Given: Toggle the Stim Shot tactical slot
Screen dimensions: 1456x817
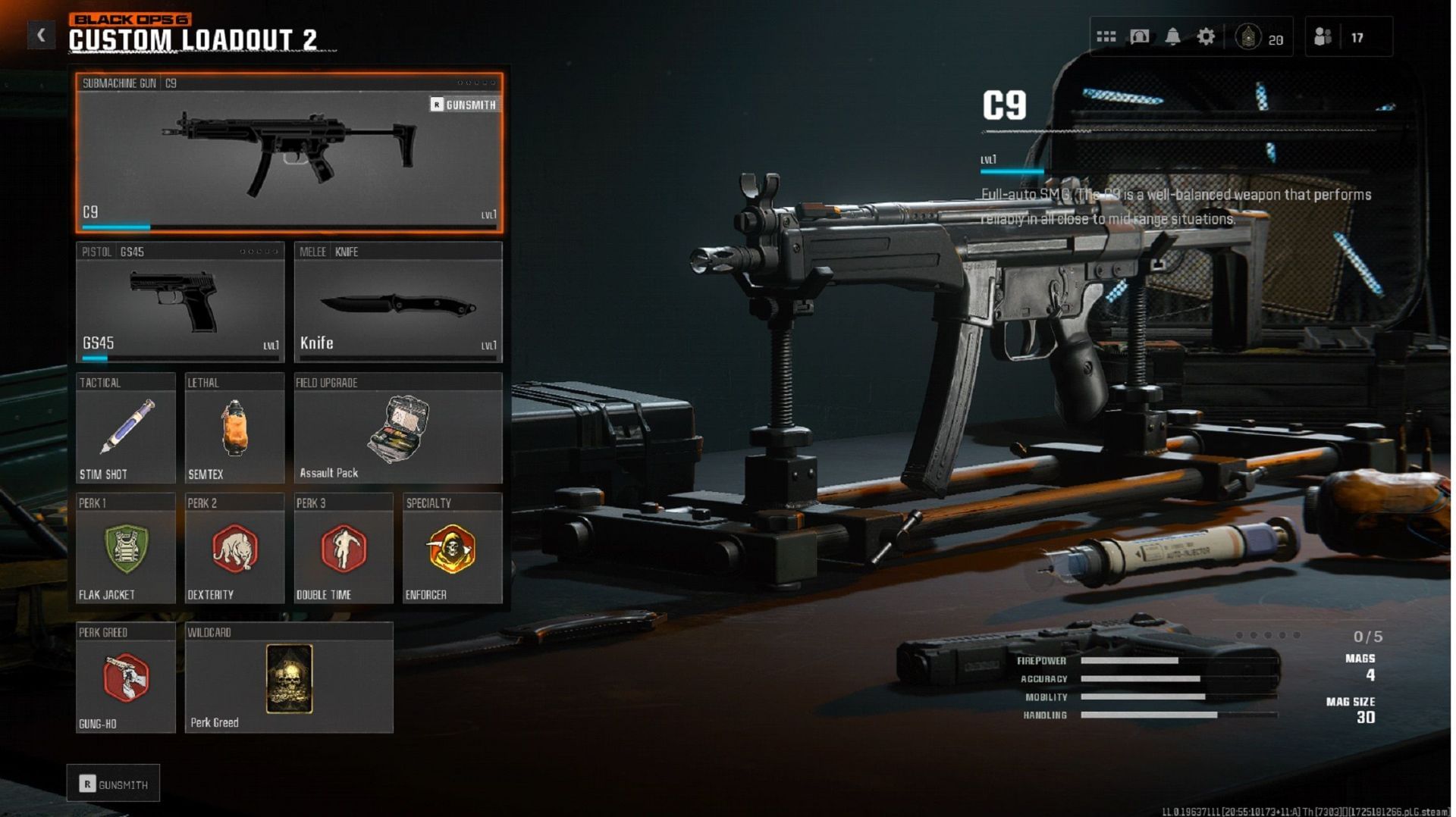Looking at the screenshot, I should tap(126, 432).
